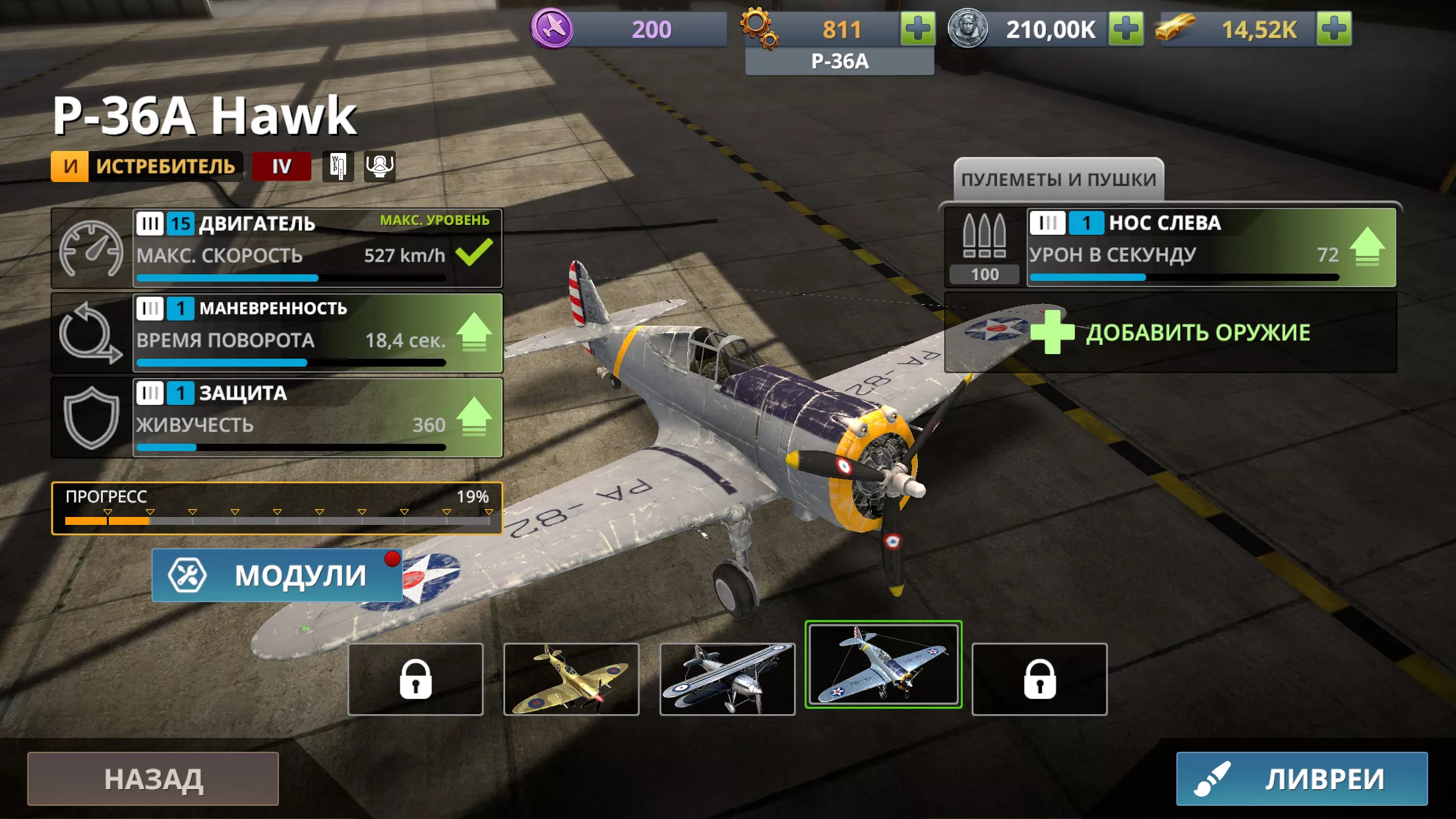Add silver coins with the plus button
Viewport: 1456px width, 819px height.
(x=1126, y=29)
